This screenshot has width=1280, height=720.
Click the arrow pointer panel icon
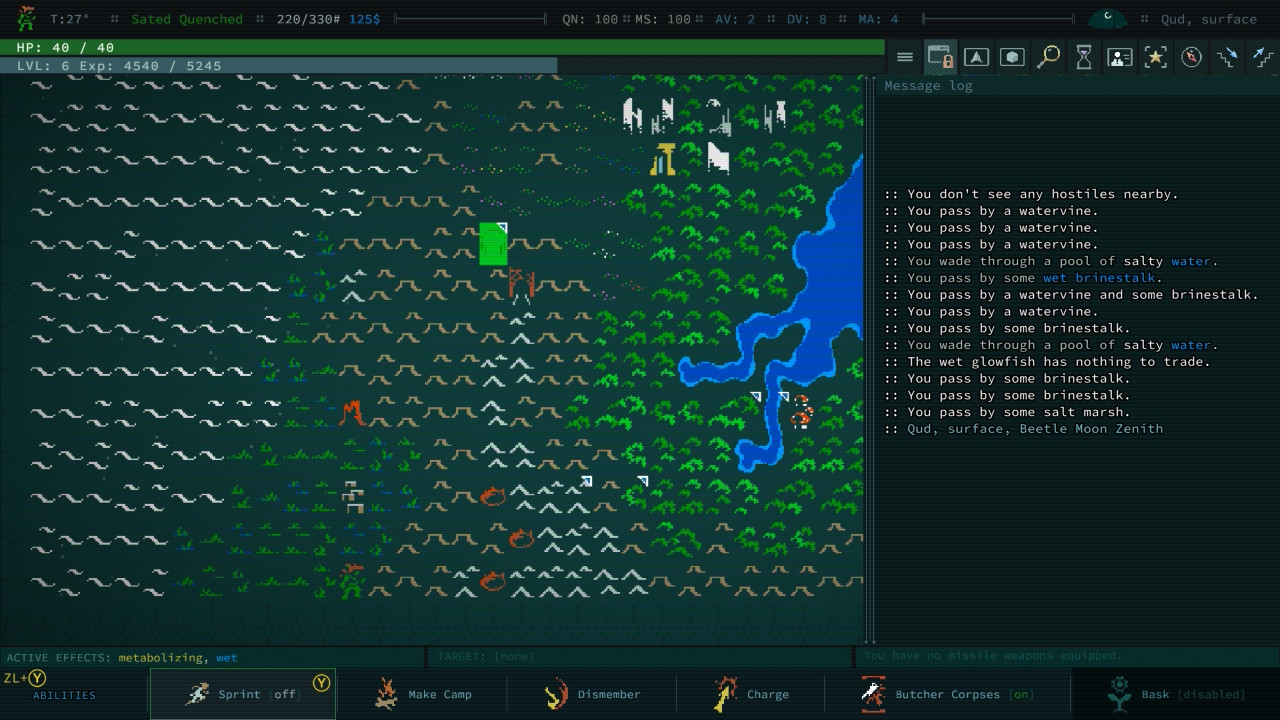coord(976,57)
